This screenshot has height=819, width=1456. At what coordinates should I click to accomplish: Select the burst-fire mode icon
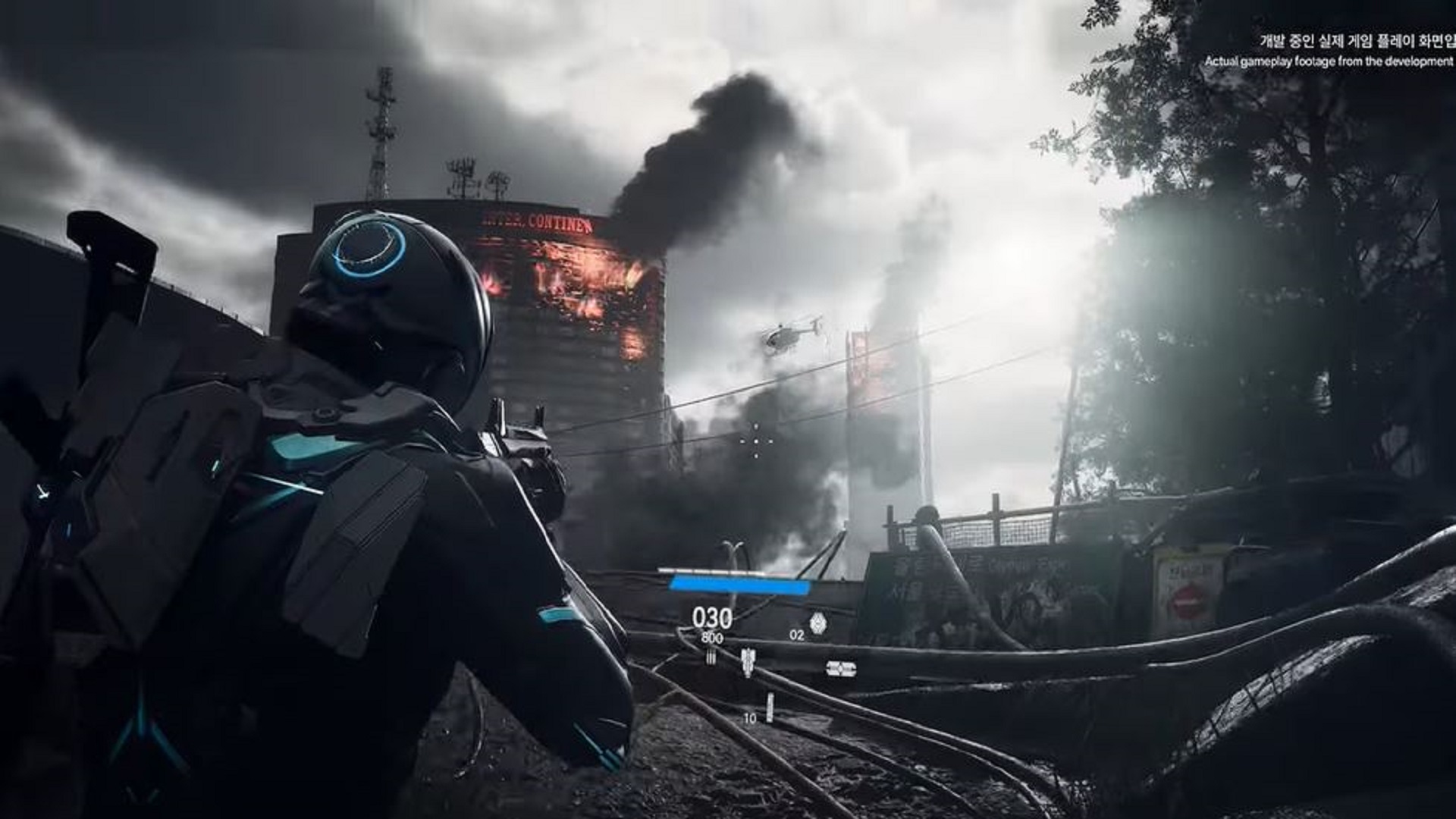click(711, 656)
